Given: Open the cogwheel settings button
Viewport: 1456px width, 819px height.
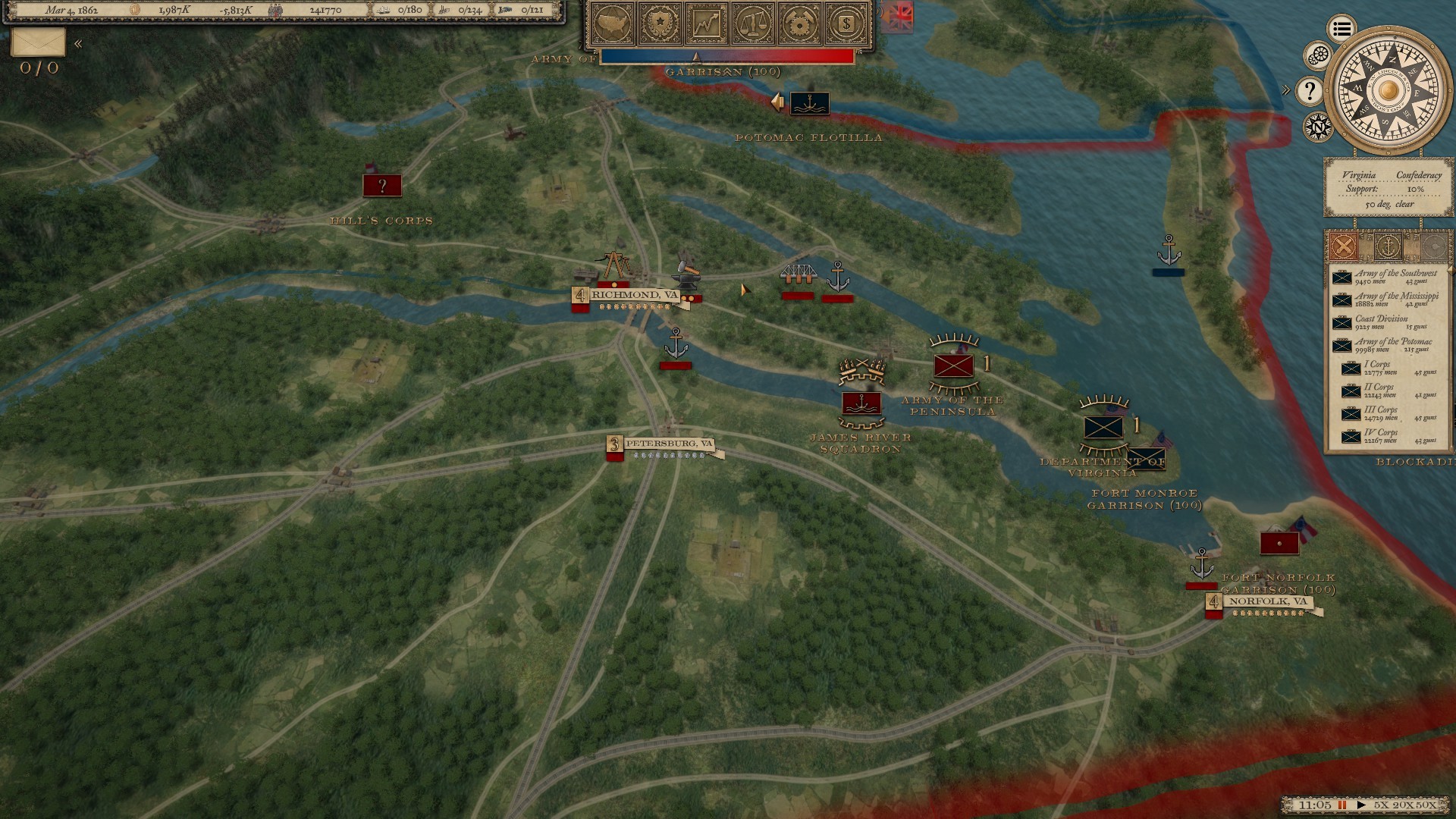Looking at the screenshot, I should click(1319, 55).
